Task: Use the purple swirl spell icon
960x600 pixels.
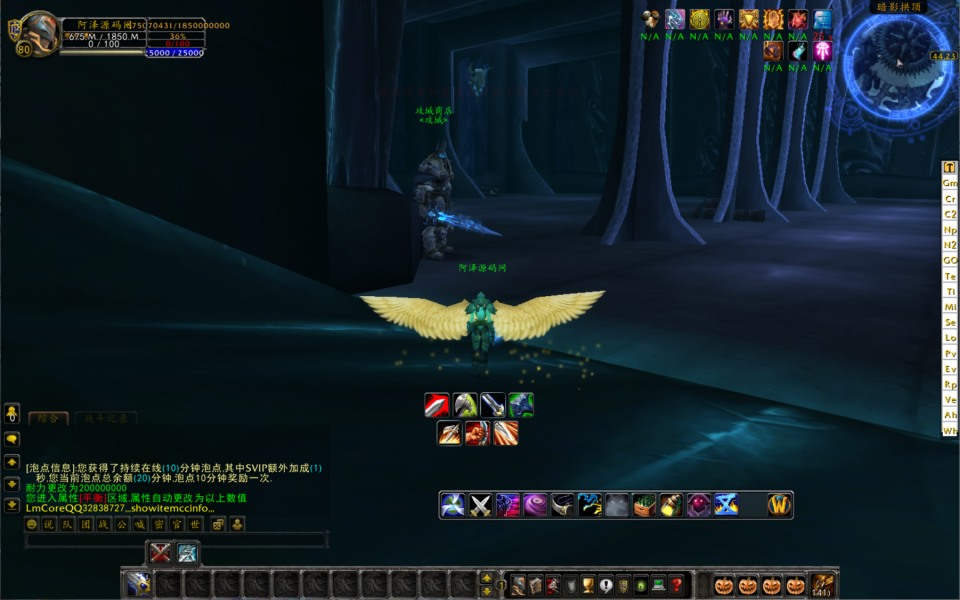Action: click(536, 505)
